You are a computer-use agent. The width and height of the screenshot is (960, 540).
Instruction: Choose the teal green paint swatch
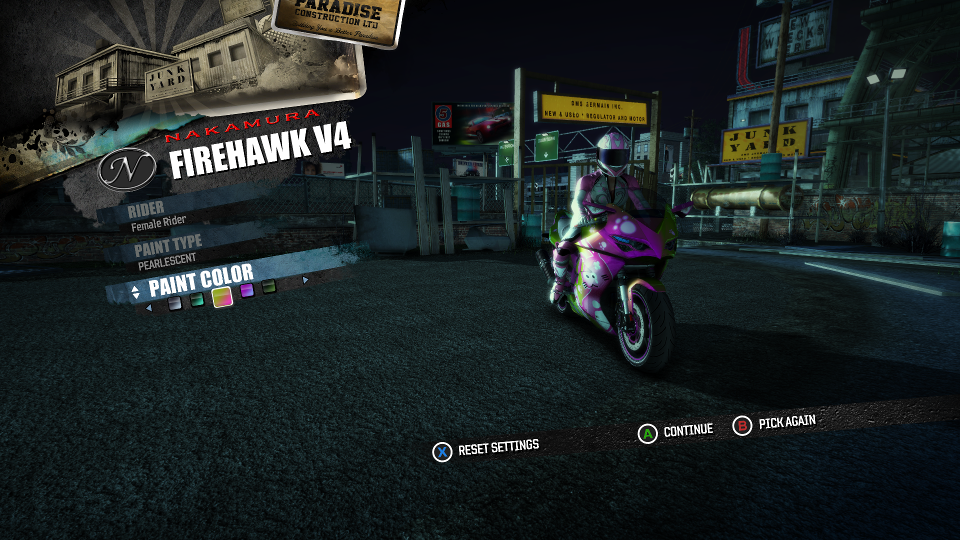198,300
